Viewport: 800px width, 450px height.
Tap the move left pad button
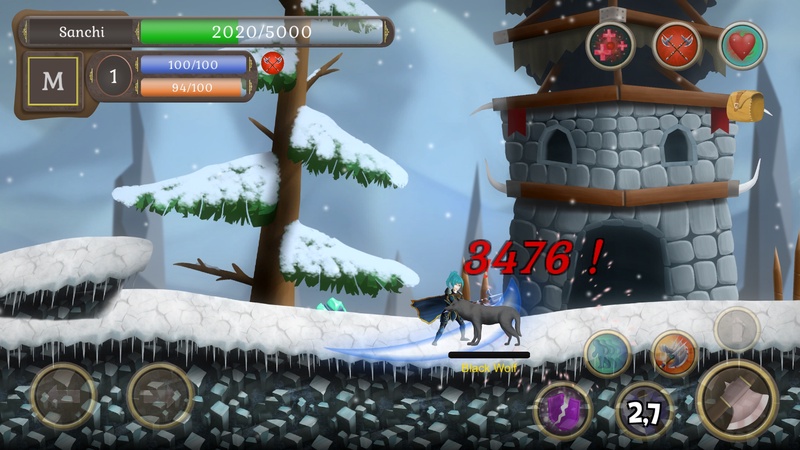(63, 397)
